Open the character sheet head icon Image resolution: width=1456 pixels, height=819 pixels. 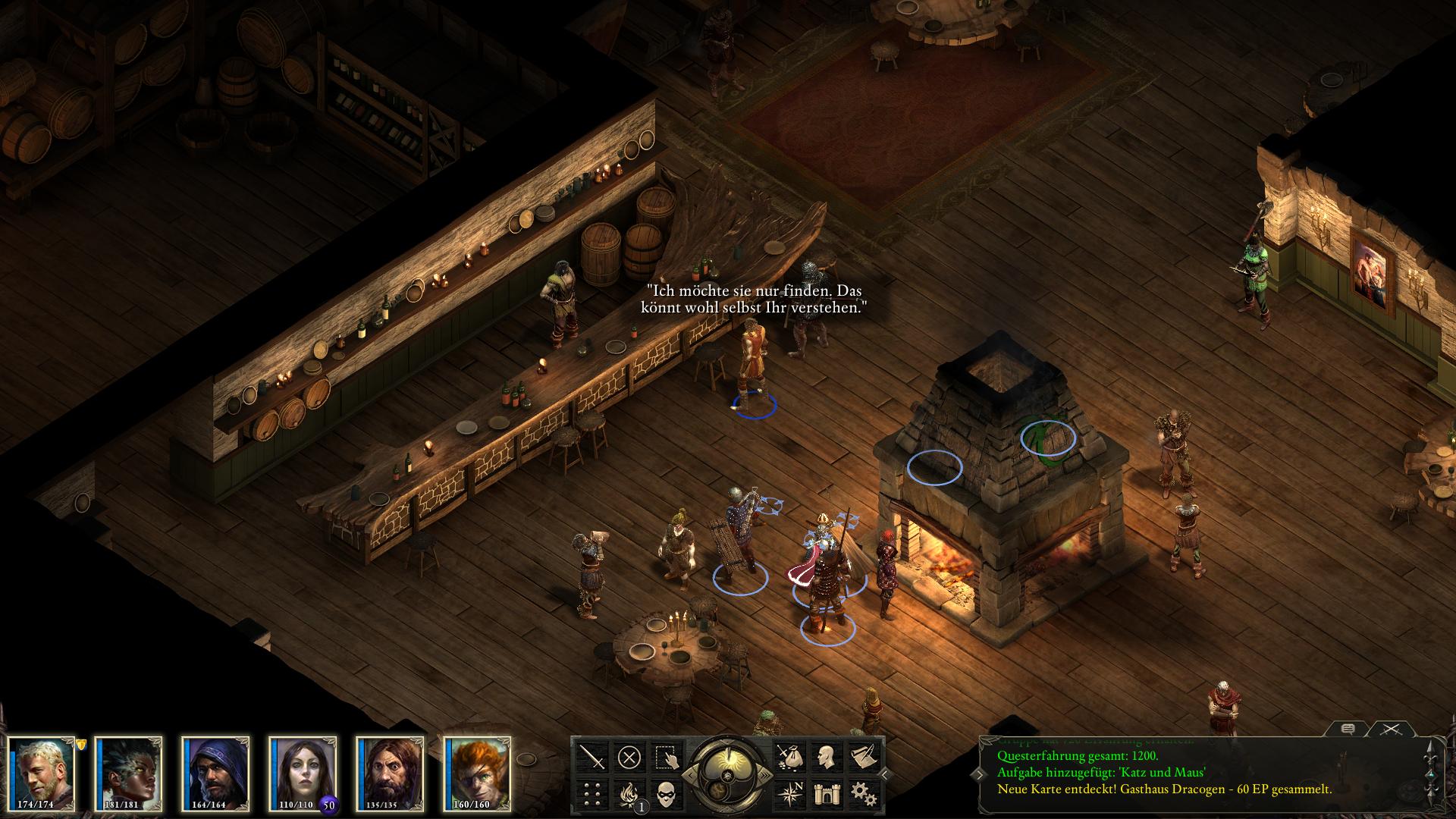(826, 757)
